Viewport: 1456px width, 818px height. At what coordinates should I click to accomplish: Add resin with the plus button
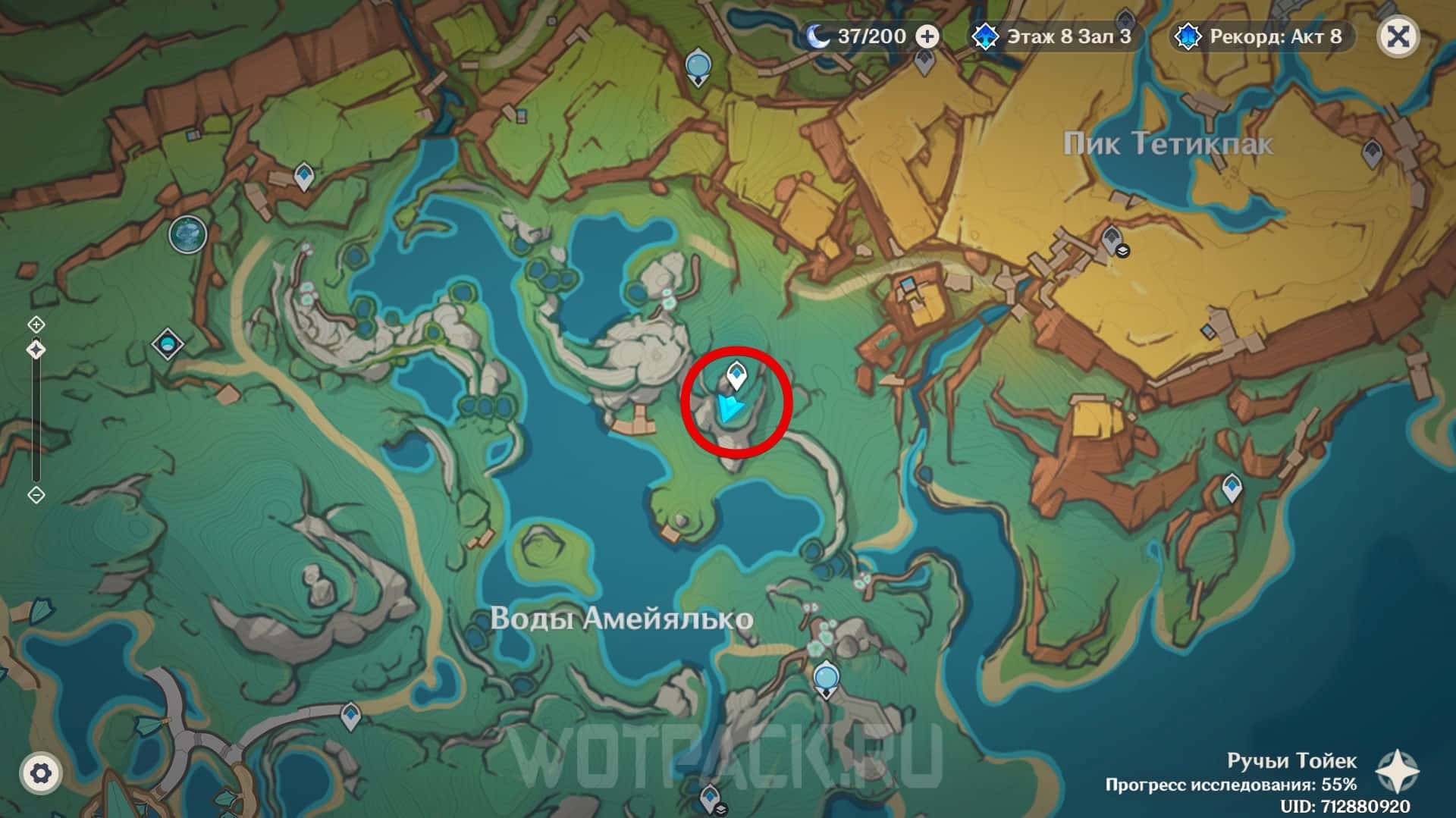pos(927,36)
